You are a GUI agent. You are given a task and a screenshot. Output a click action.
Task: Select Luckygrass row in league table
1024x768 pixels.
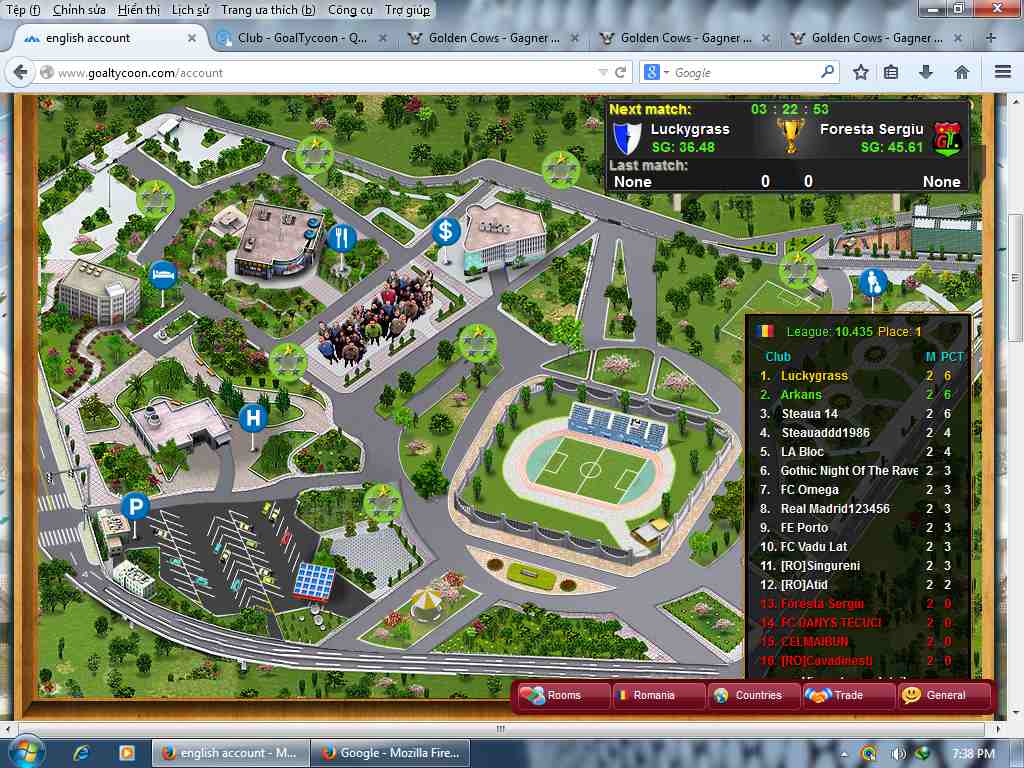(814, 376)
